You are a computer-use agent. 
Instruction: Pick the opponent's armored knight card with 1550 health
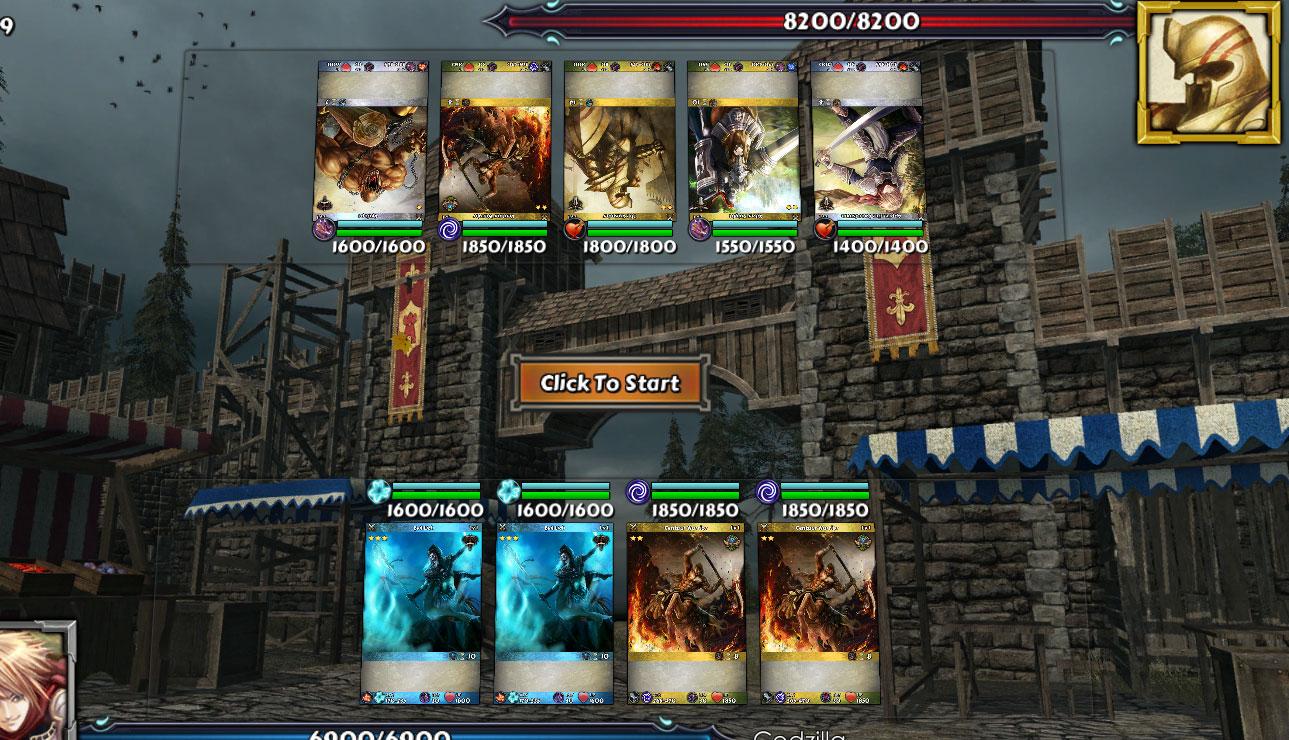click(742, 141)
